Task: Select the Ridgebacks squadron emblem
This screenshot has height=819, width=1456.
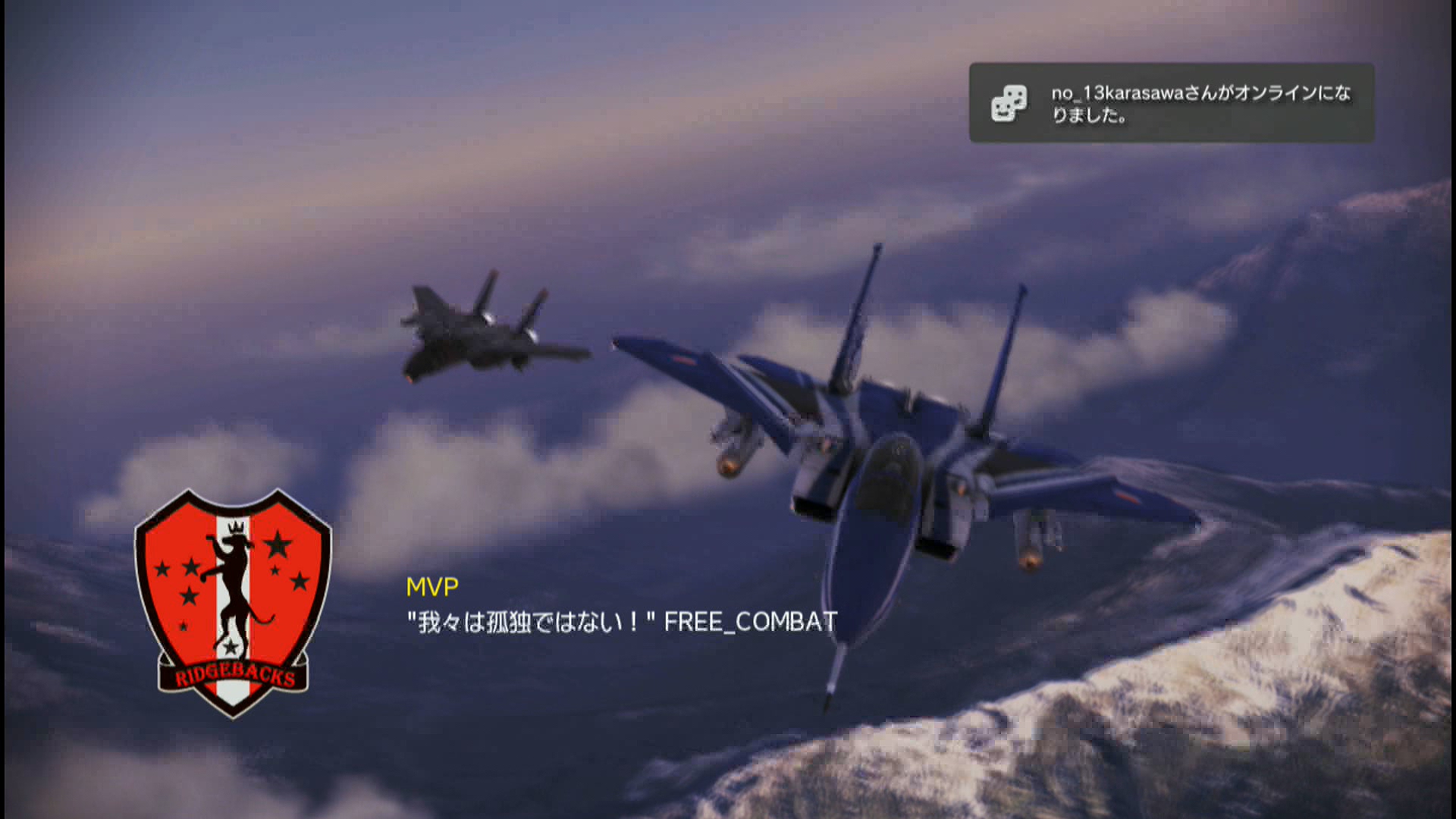Action: 233,603
